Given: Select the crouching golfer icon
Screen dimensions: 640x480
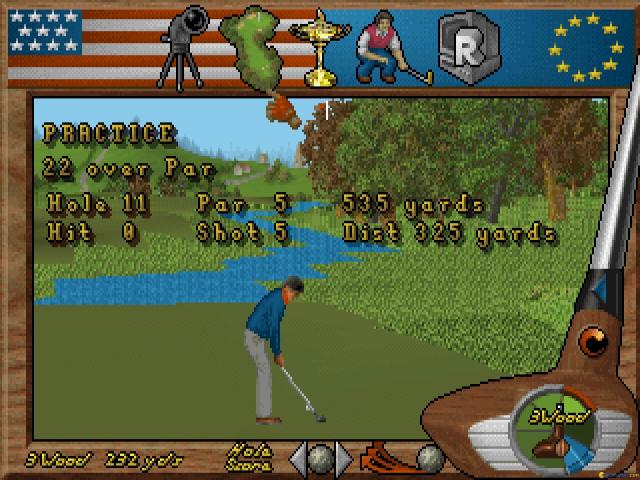Looking at the screenshot, I should pos(392,46).
